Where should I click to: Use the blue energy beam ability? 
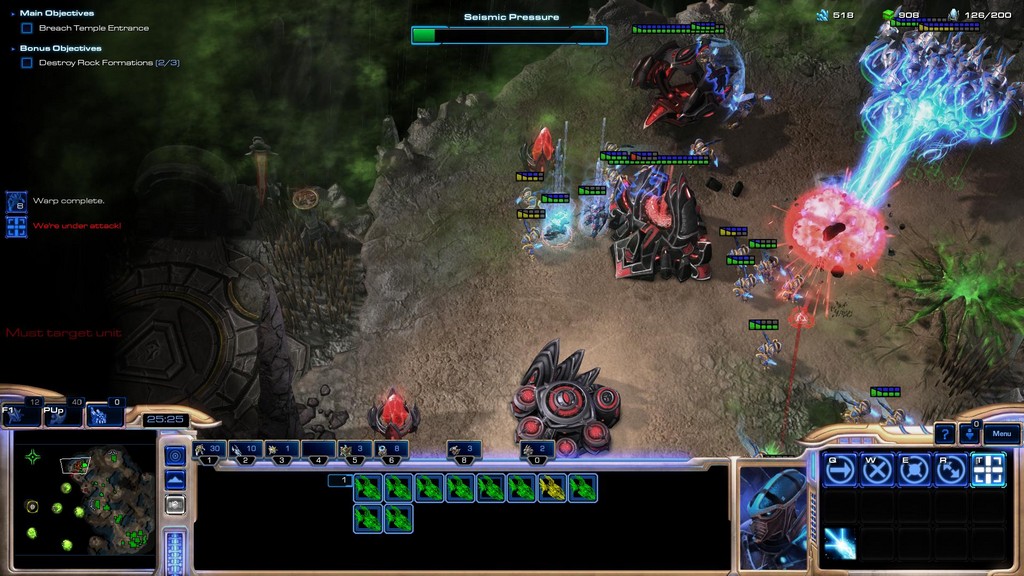pos(840,543)
